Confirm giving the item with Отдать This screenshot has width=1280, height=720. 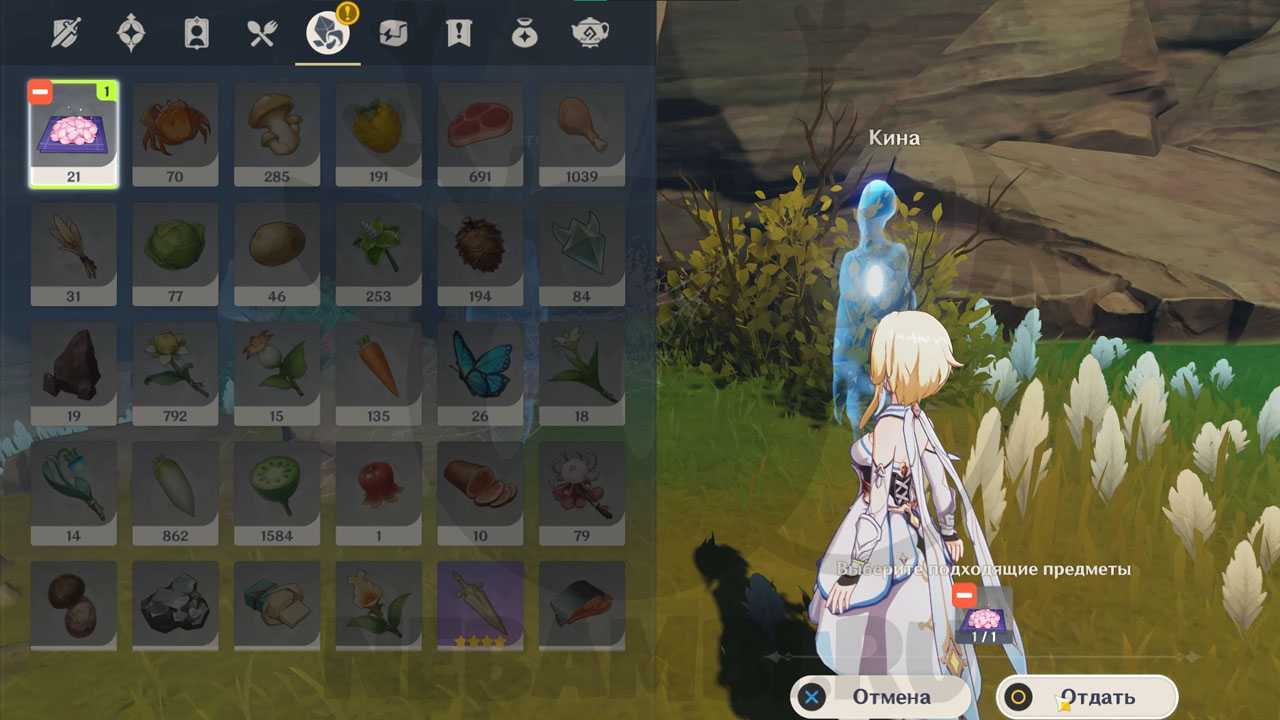pos(1086,697)
